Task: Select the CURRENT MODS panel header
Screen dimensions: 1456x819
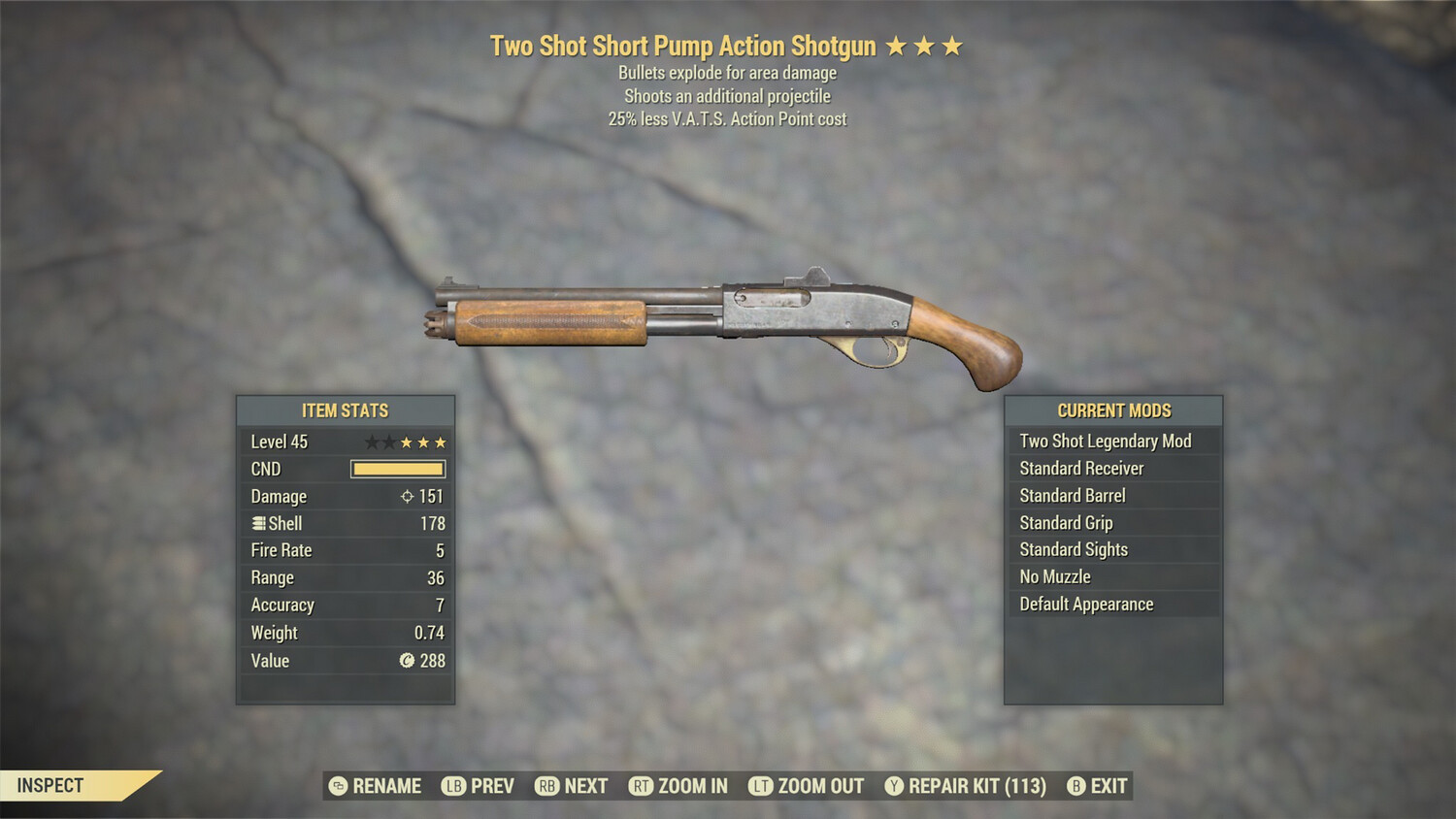Action: pos(1112,410)
